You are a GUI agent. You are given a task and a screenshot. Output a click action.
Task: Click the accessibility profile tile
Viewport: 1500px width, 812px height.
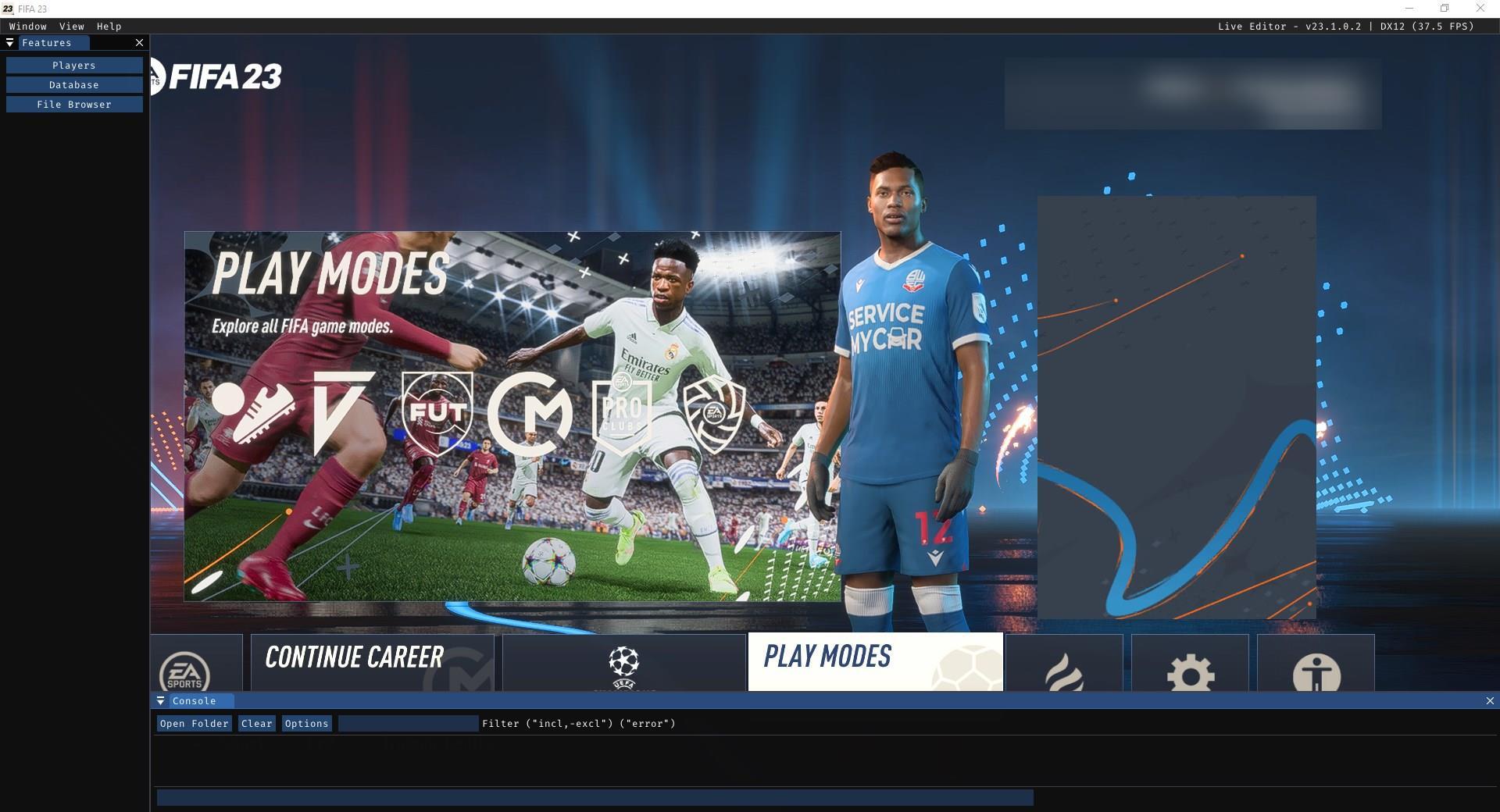pos(1316,673)
